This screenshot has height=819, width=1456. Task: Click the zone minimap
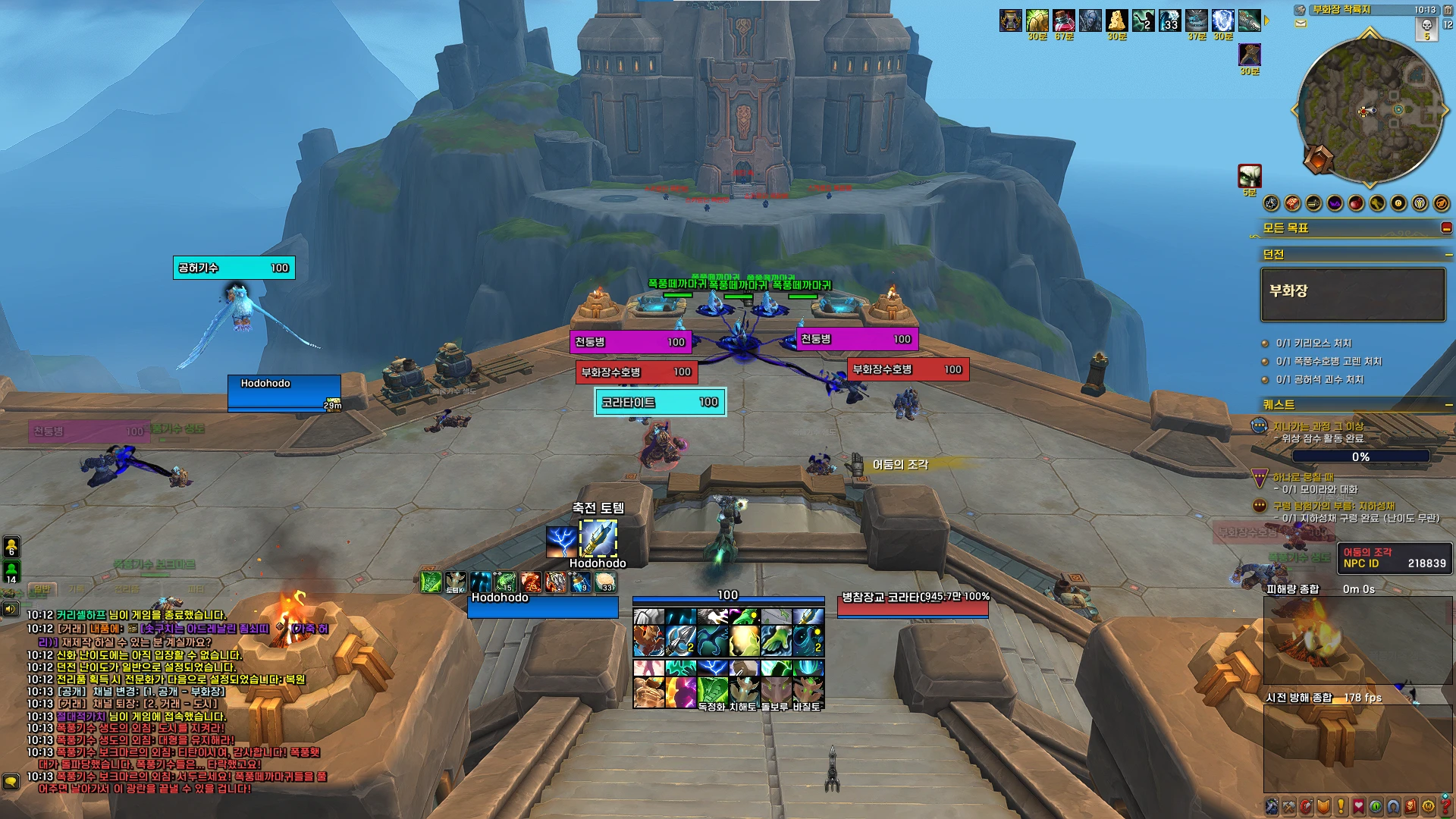point(1369,110)
